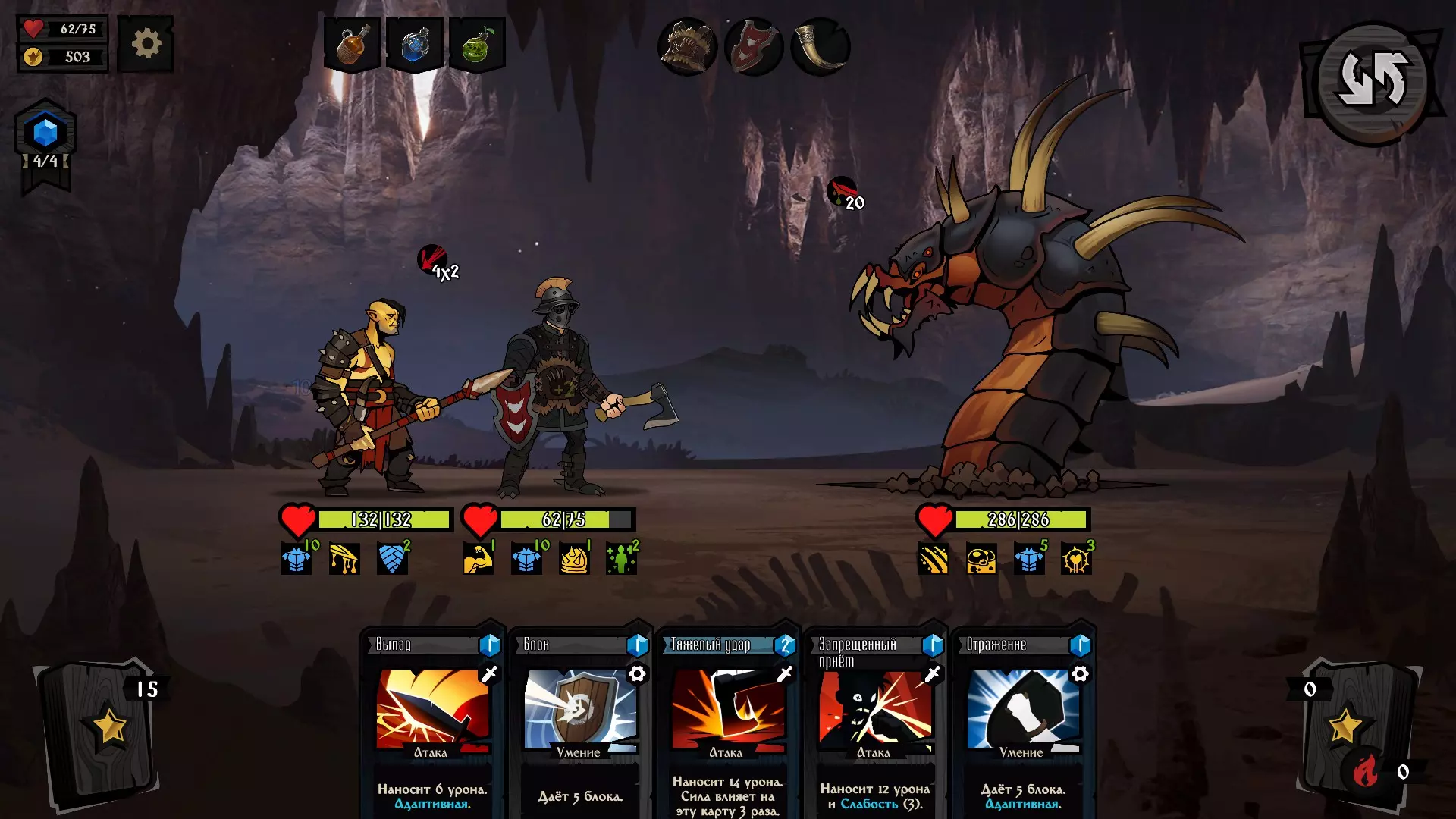Open the gear settings menu
Viewport: 1456px width, 819px height.
(x=146, y=44)
